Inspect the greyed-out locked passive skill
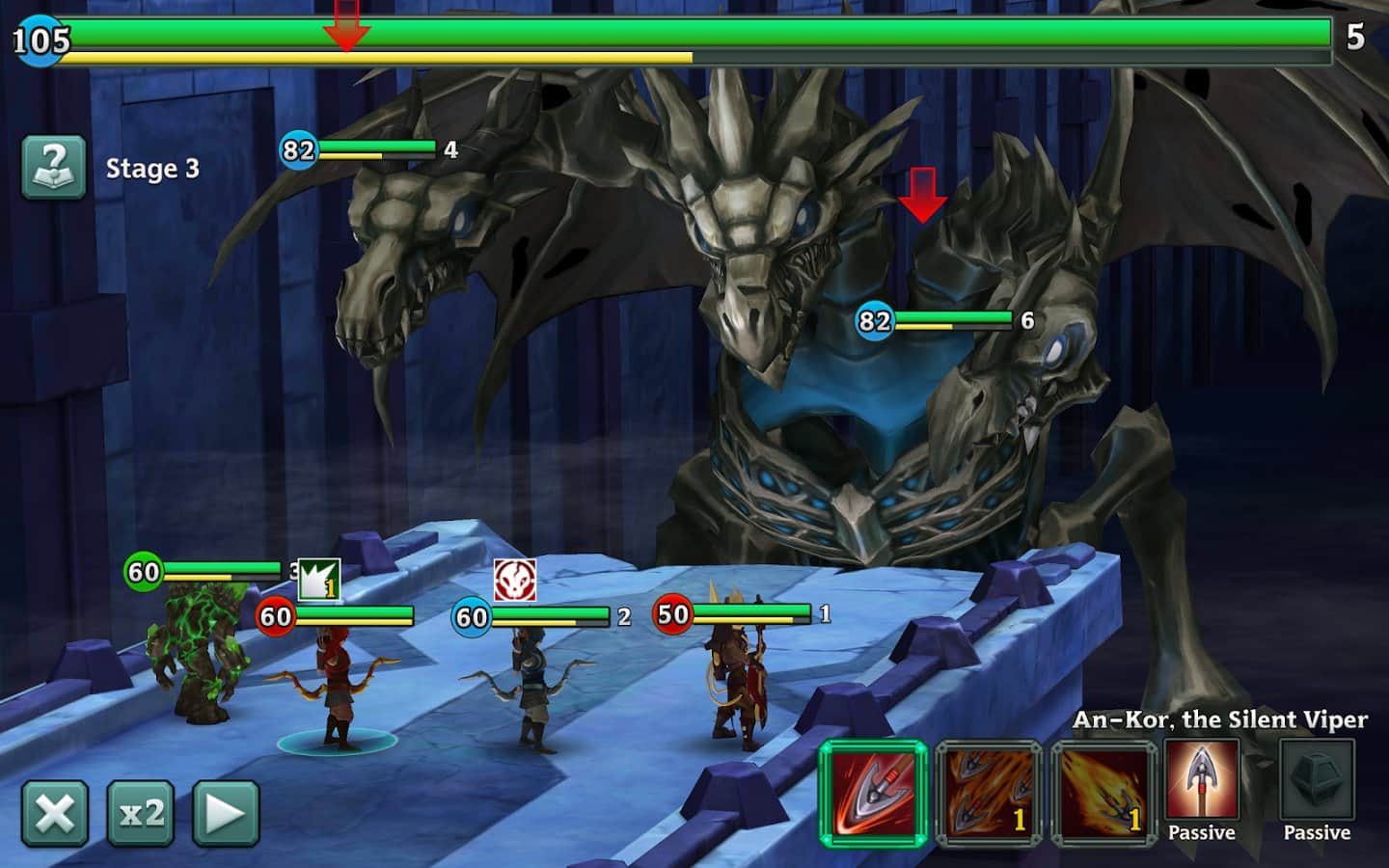The height and width of the screenshot is (868, 1389). click(x=1317, y=781)
